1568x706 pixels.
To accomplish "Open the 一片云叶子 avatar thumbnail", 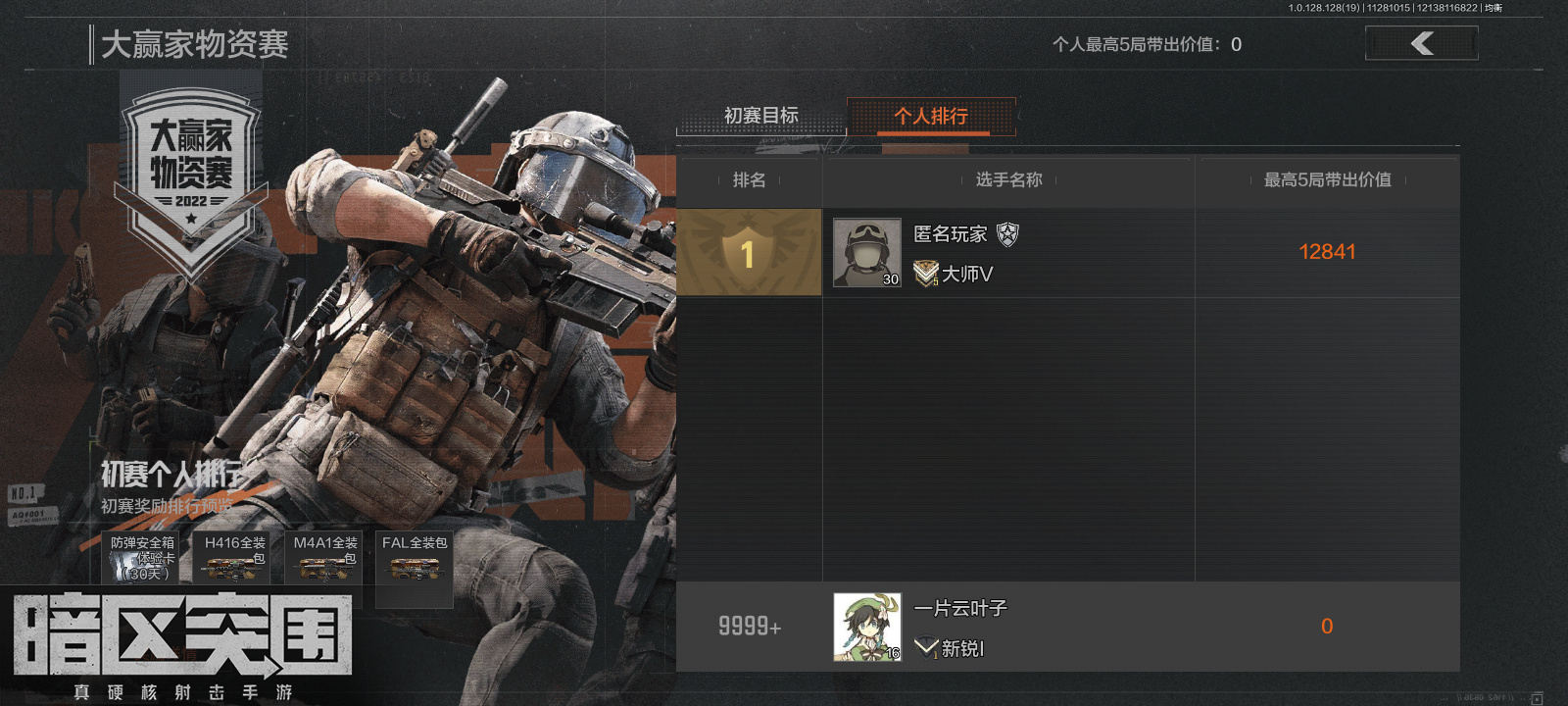I will point(865,627).
